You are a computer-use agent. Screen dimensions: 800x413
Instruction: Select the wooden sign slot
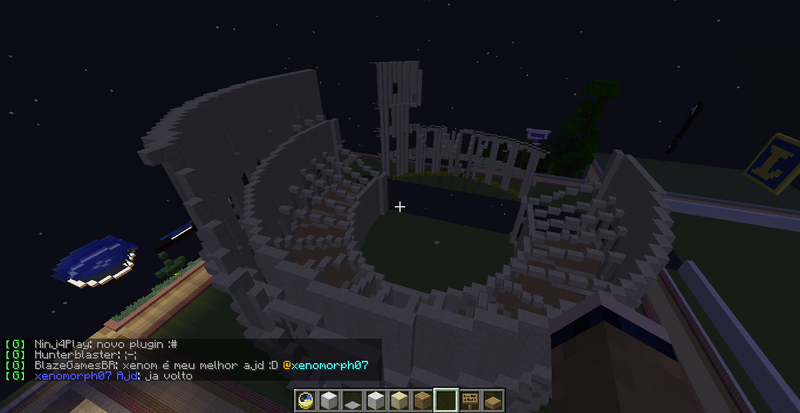(469, 401)
